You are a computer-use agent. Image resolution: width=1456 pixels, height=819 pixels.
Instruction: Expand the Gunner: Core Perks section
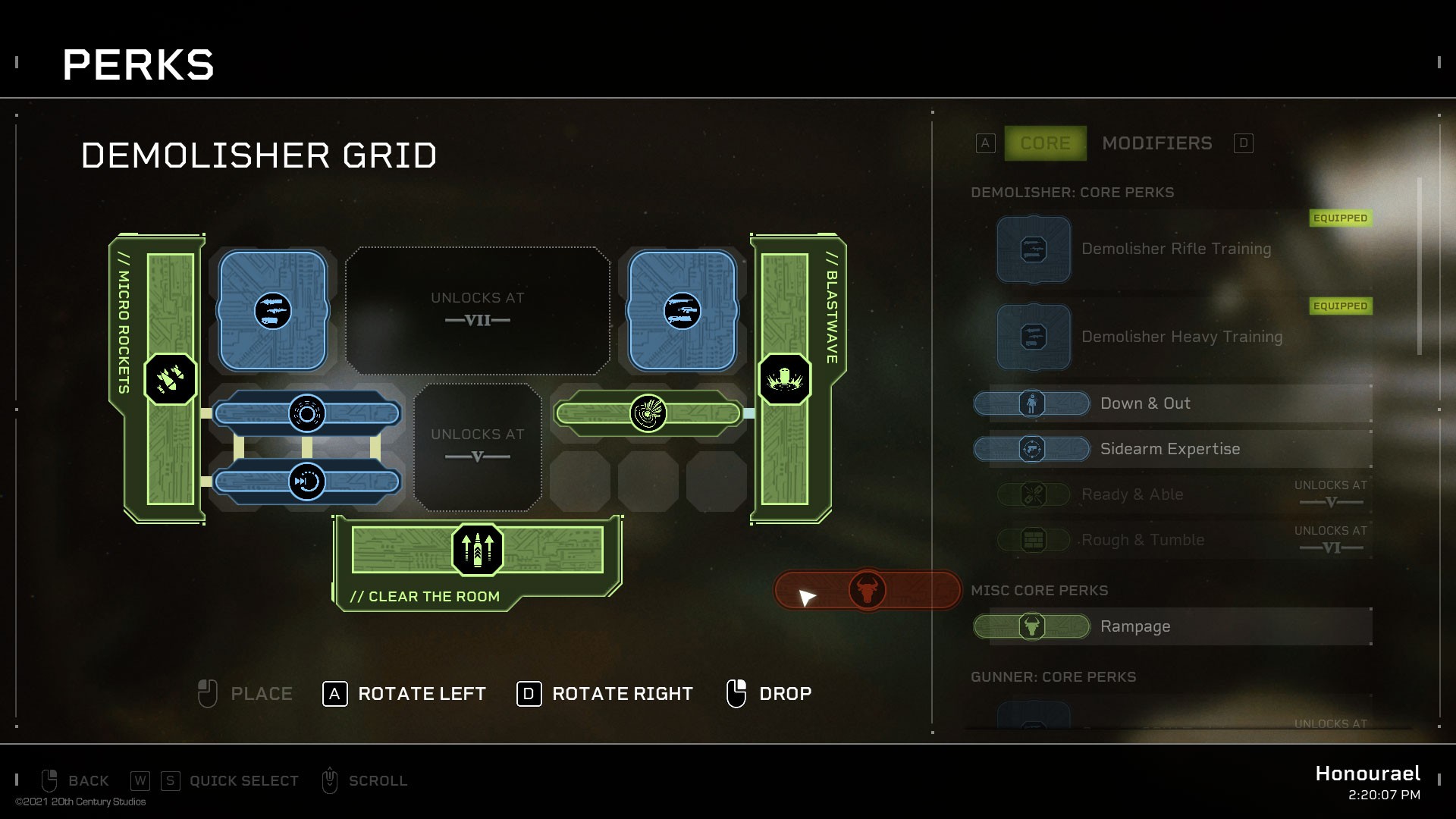pos(1053,677)
